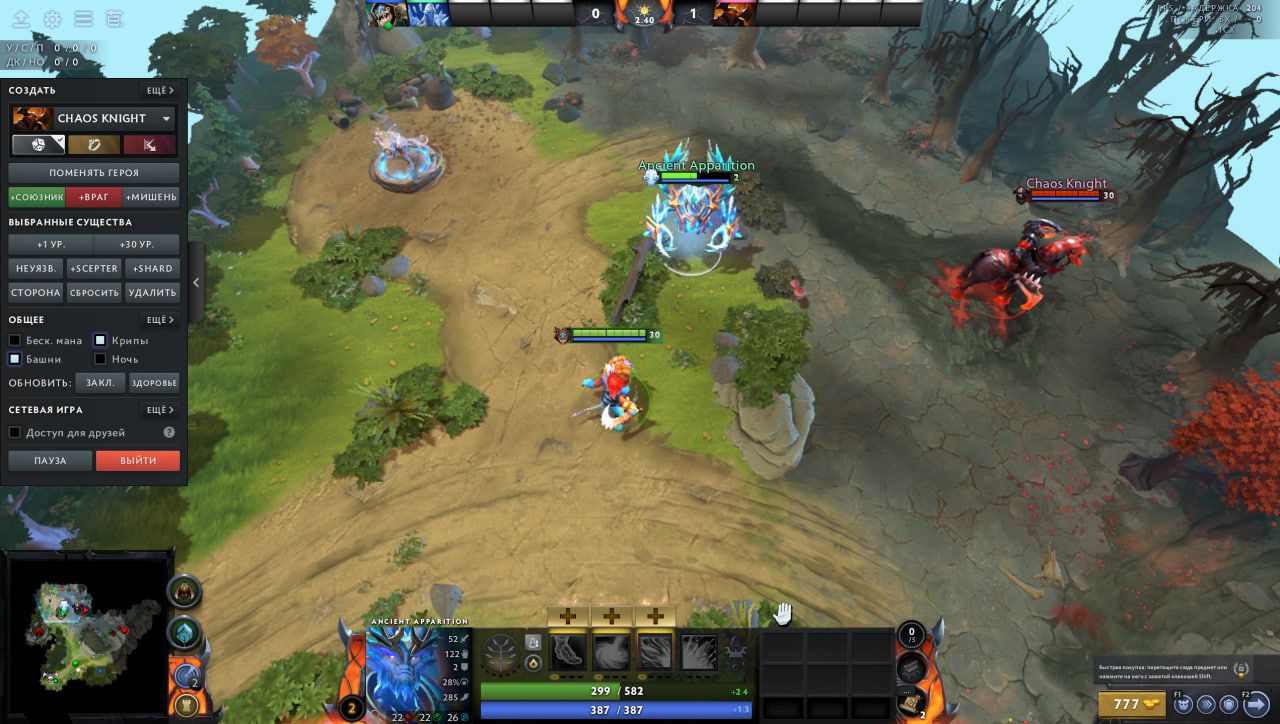Disable the 'Крипы' creeps checkbox
1280x724 pixels.
[100, 340]
